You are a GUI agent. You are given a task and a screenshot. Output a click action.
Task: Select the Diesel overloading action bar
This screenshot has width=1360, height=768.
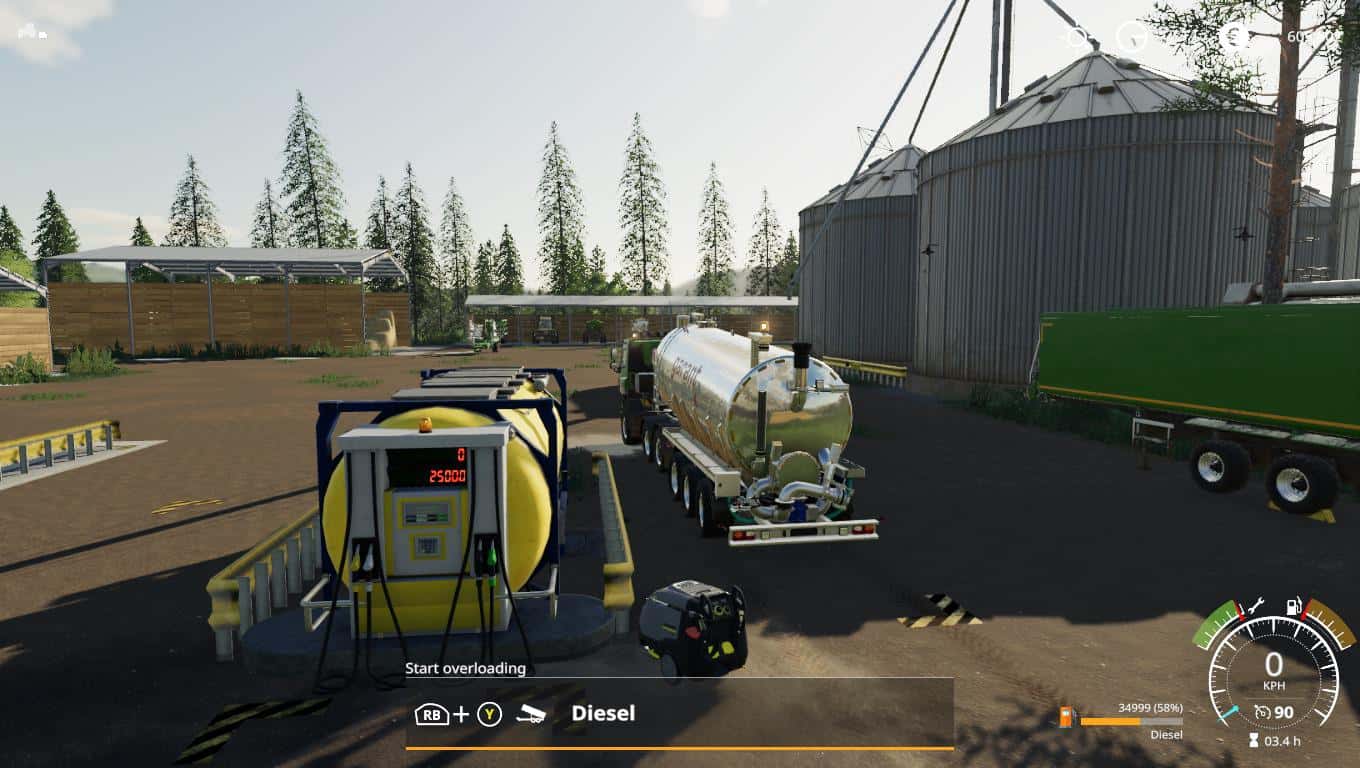point(679,714)
